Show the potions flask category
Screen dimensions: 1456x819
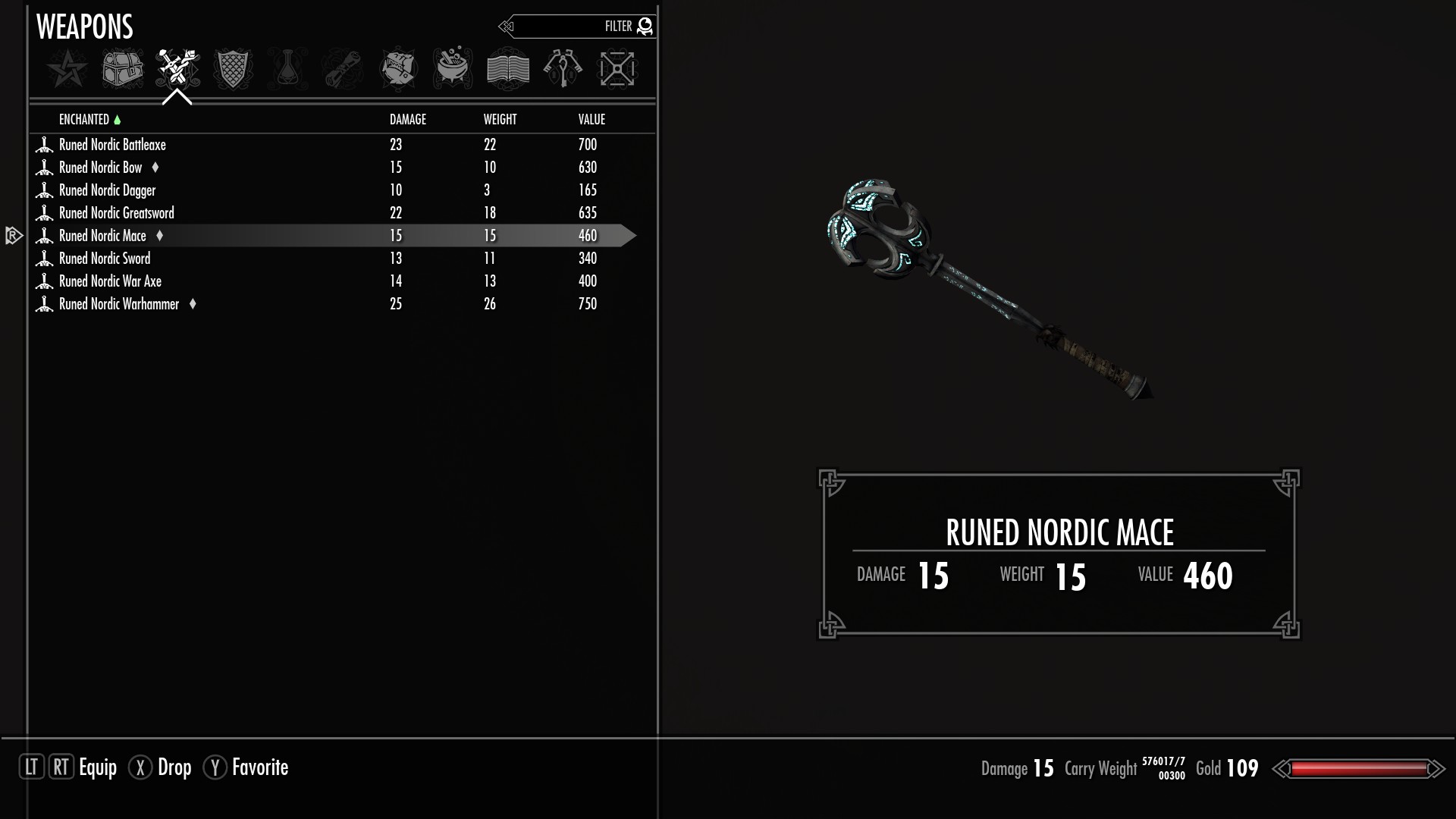pyautogui.click(x=287, y=69)
